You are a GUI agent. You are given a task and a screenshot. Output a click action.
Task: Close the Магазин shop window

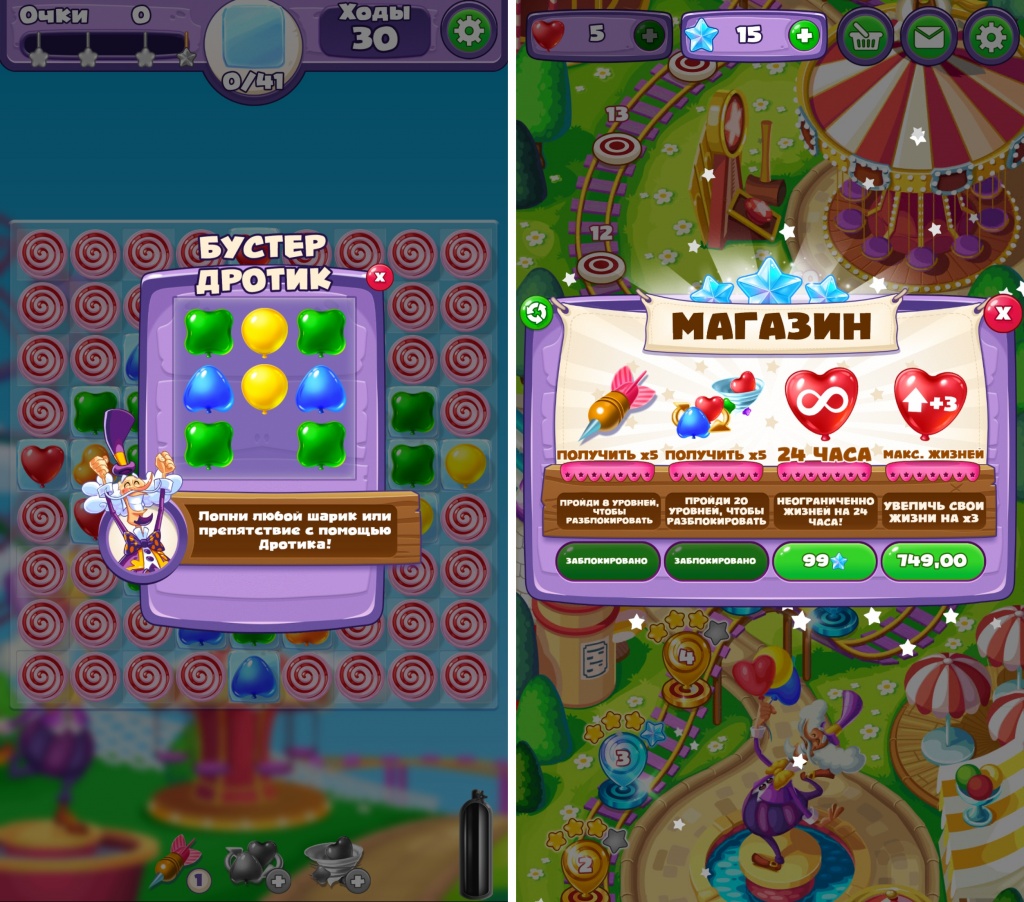(x=1002, y=314)
